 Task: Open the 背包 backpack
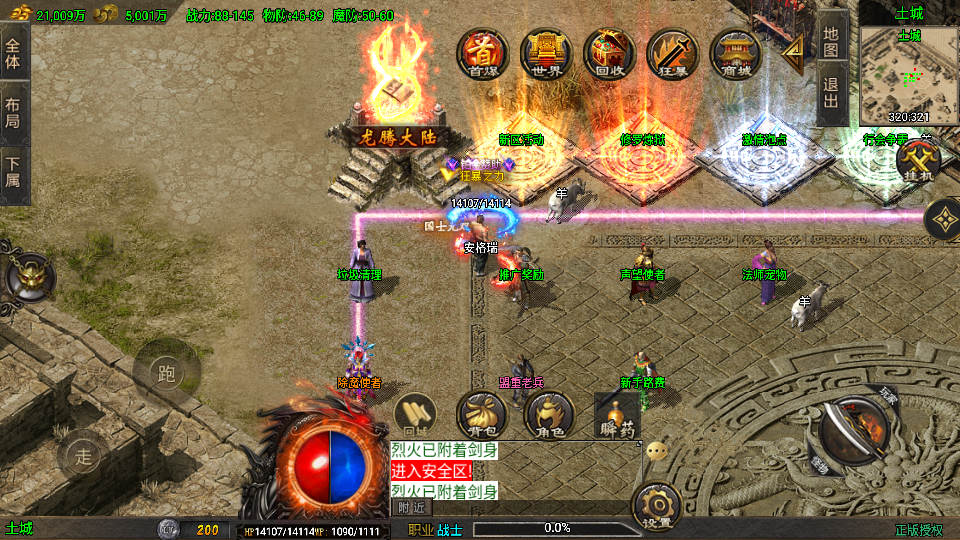pyautogui.click(x=481, y=415)
